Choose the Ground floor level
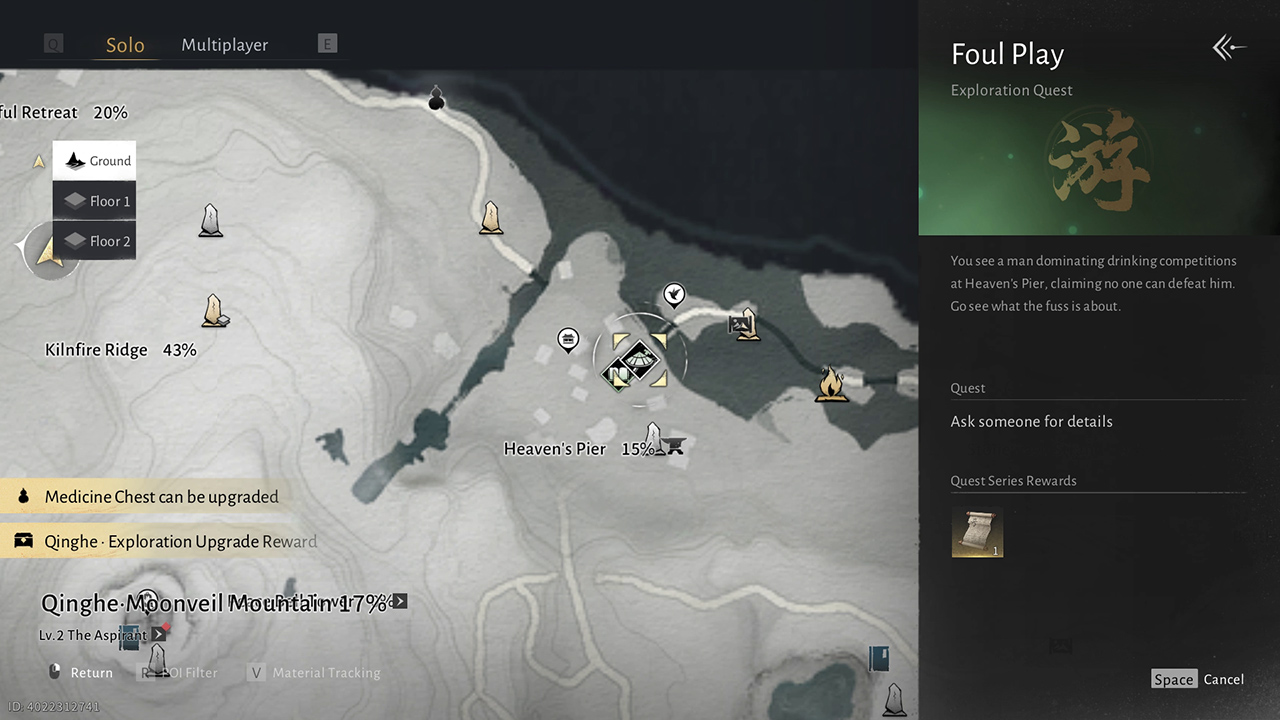The height and width of the screenshot is (720, 1280). [x=95, y=161]
